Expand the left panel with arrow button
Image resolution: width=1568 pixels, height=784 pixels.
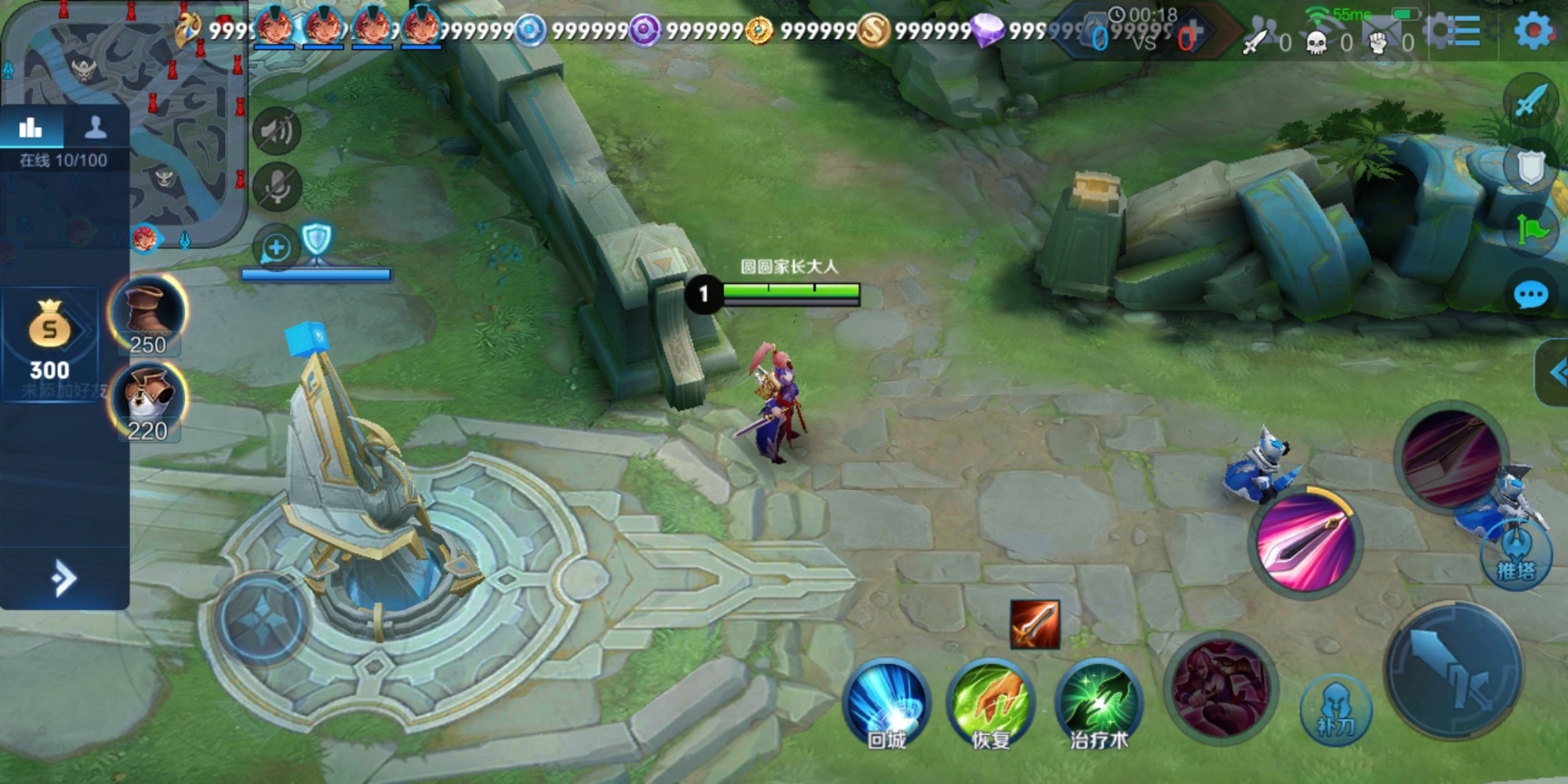64,579
